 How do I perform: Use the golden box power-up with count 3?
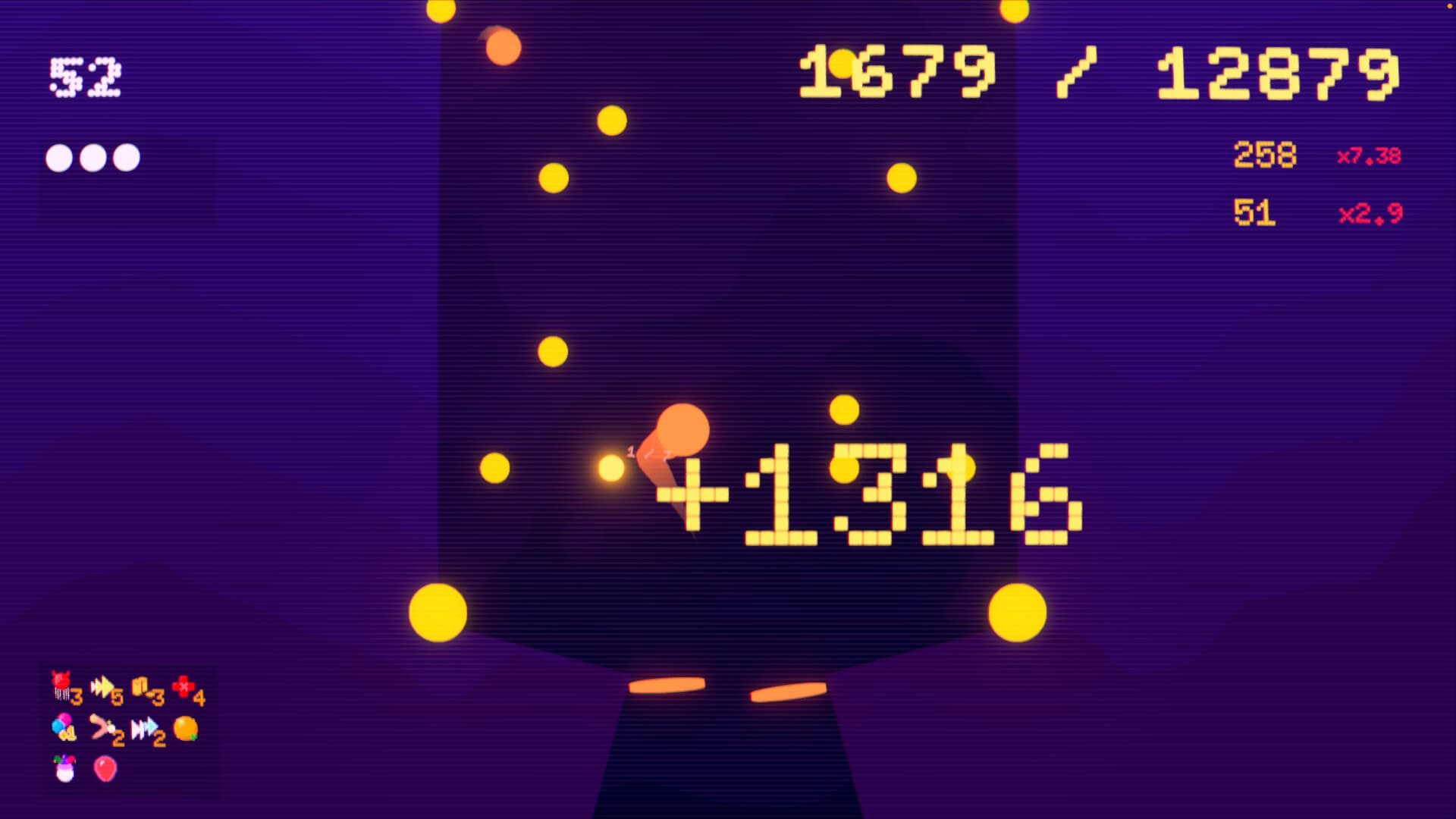click(140, 685)
